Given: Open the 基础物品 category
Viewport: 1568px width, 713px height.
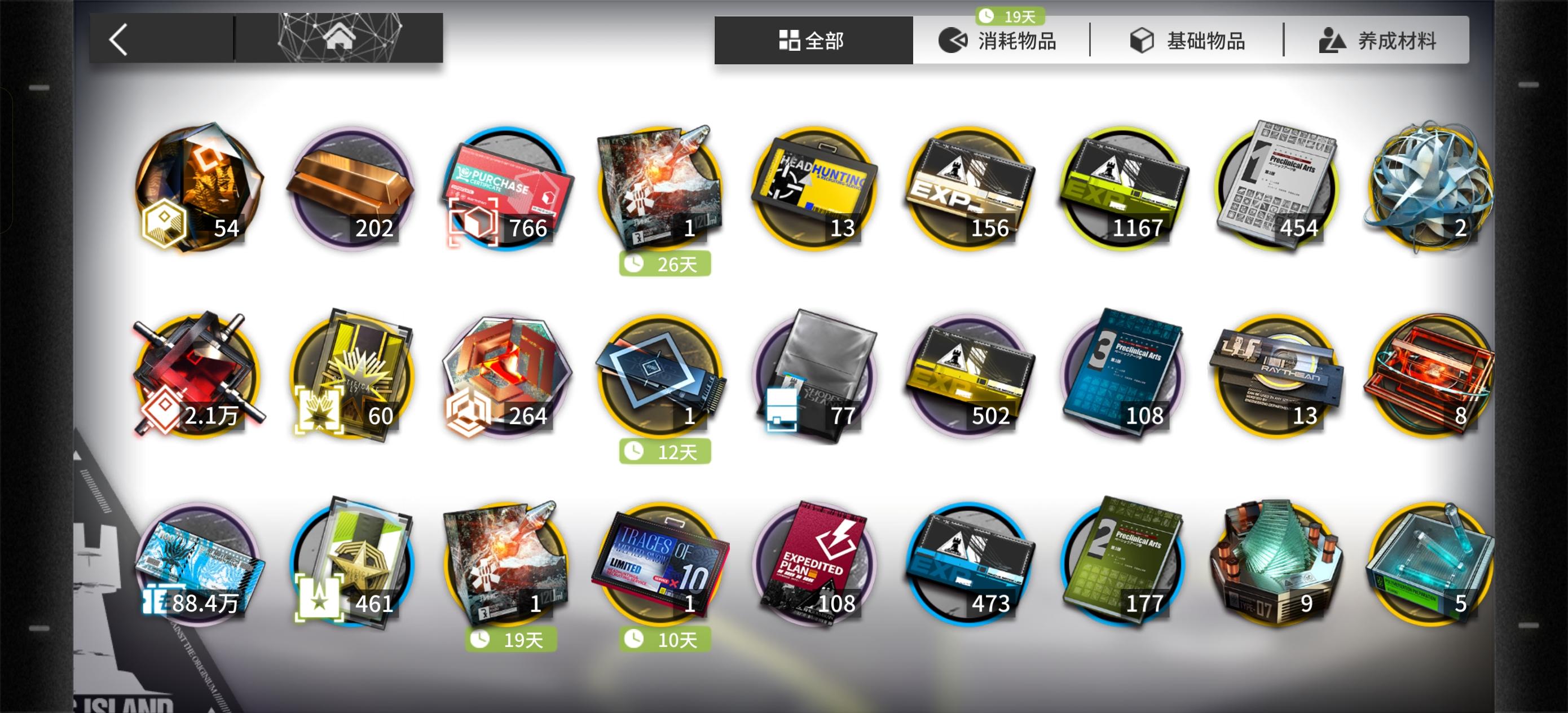Looking at the screenshot, I should coord(1202,40).
